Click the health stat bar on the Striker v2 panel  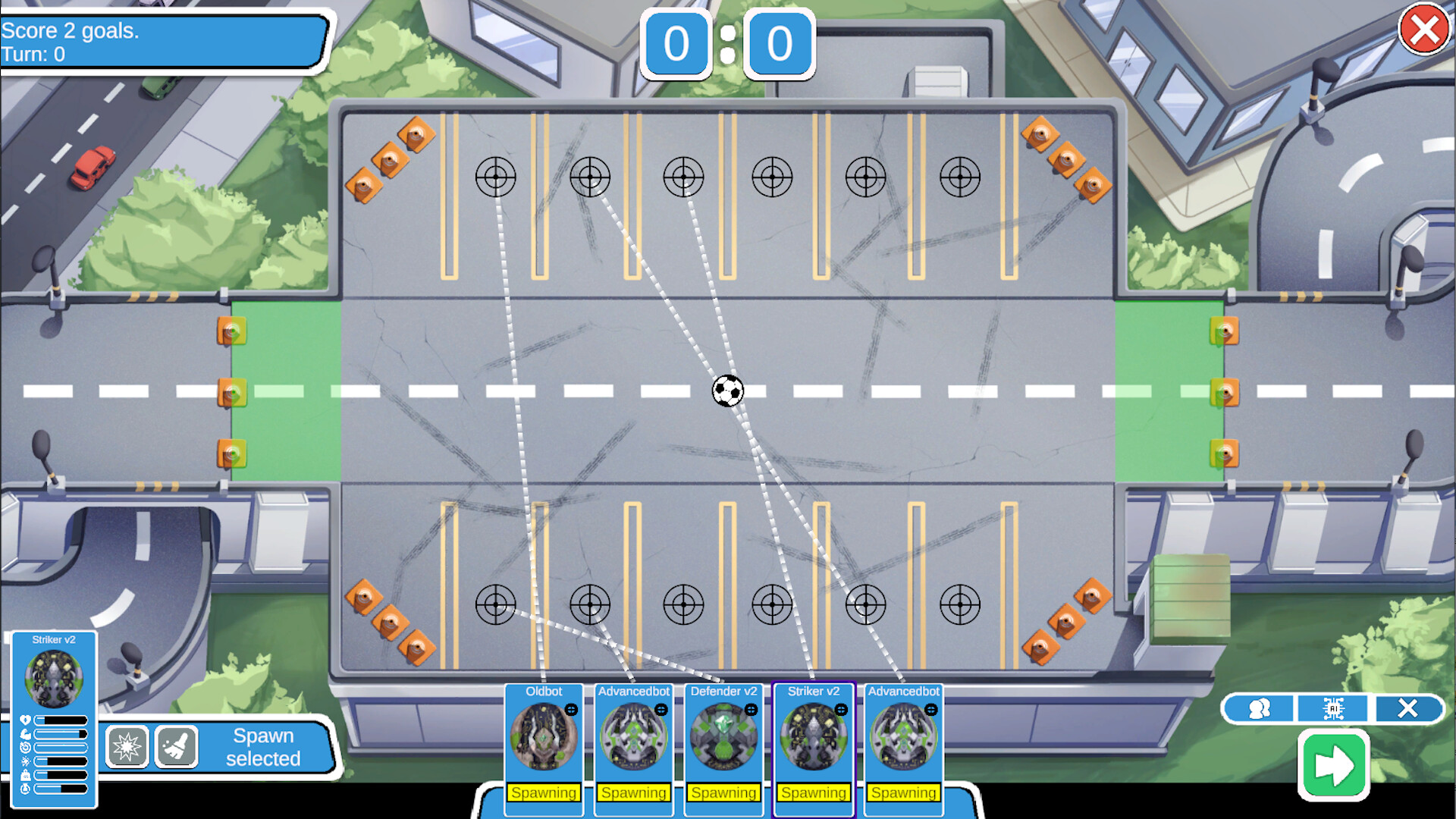click(61, 719)
